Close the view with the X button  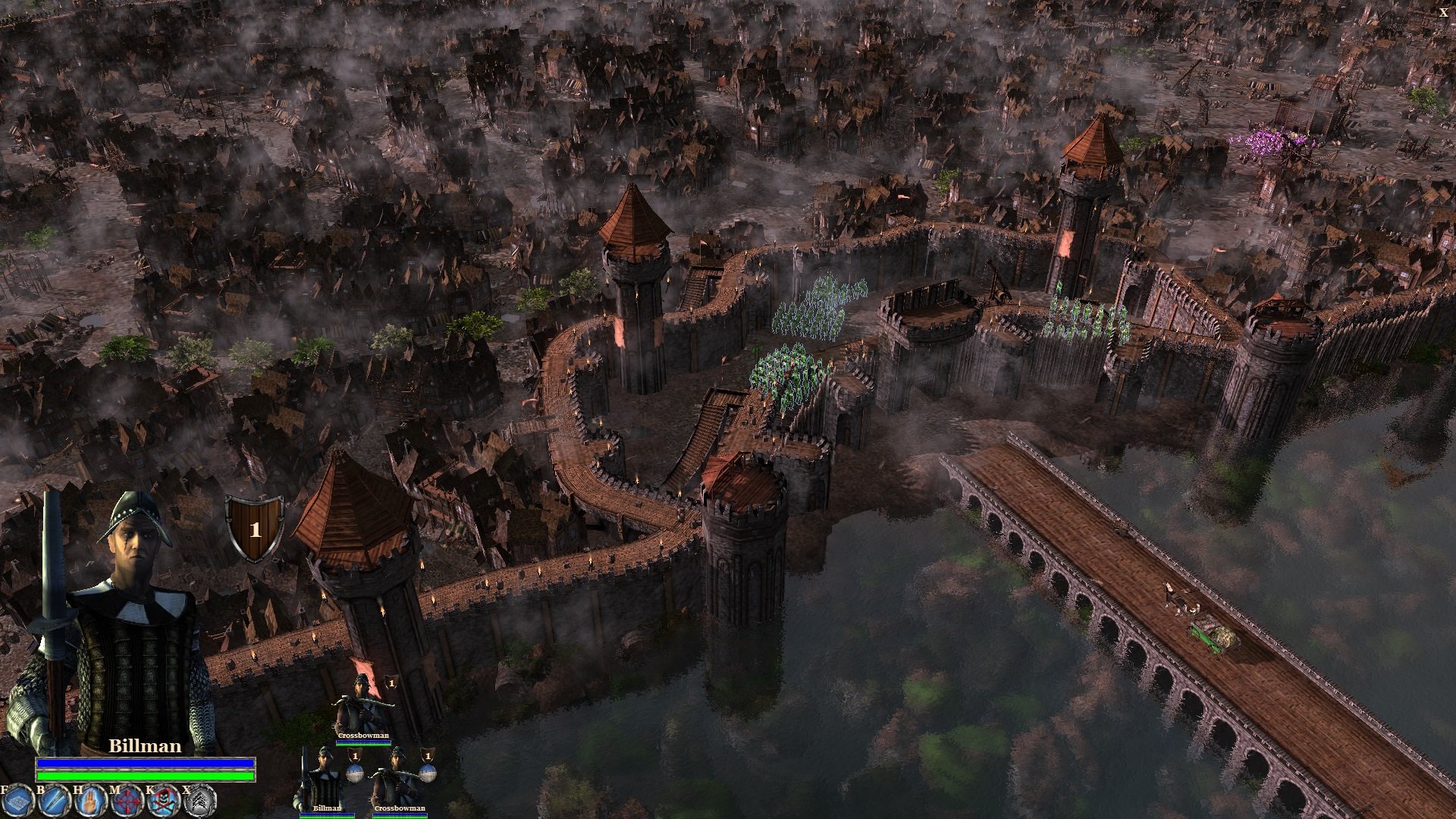point(1443,12)
